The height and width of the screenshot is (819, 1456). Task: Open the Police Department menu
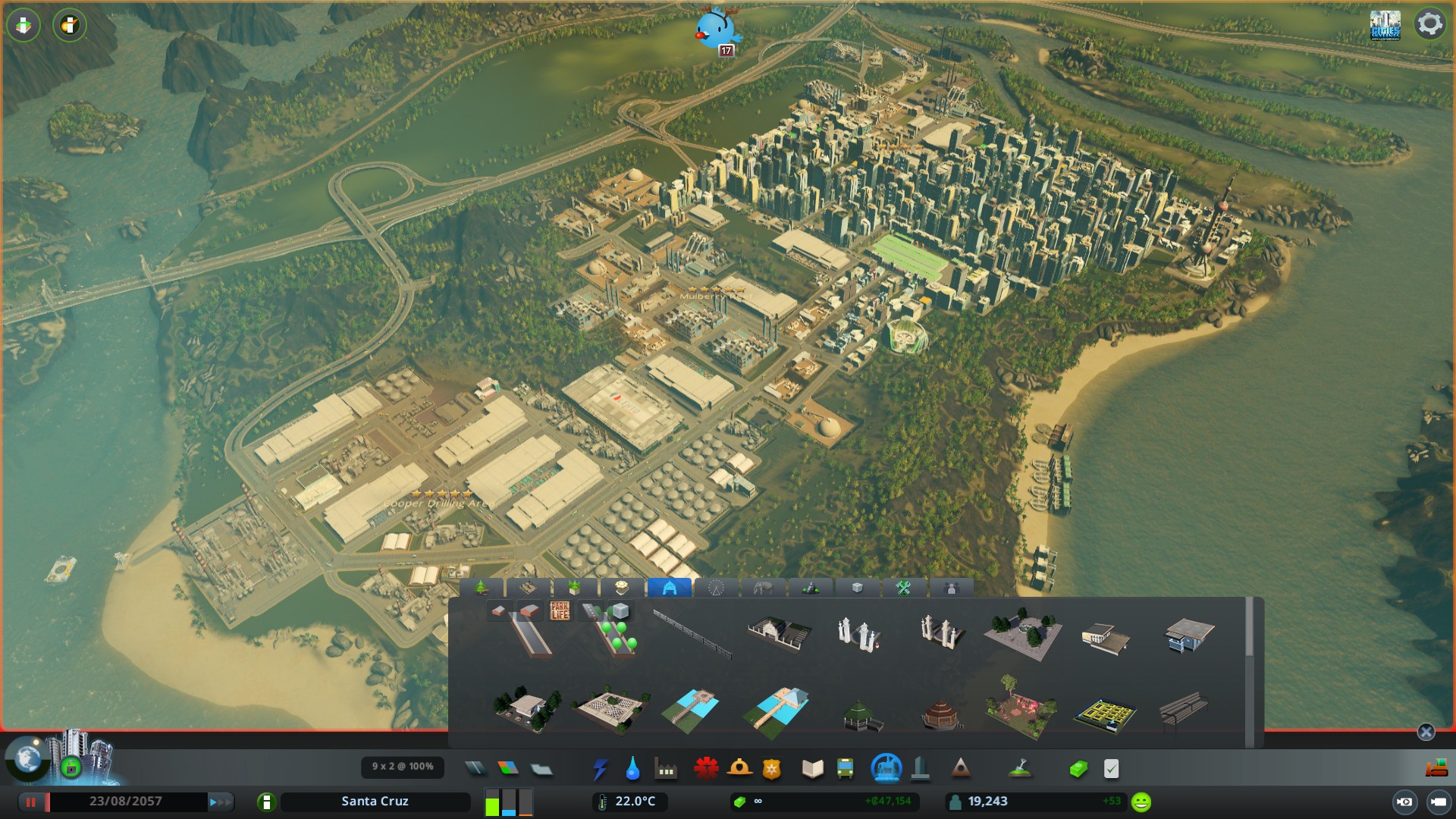[772, 769]
